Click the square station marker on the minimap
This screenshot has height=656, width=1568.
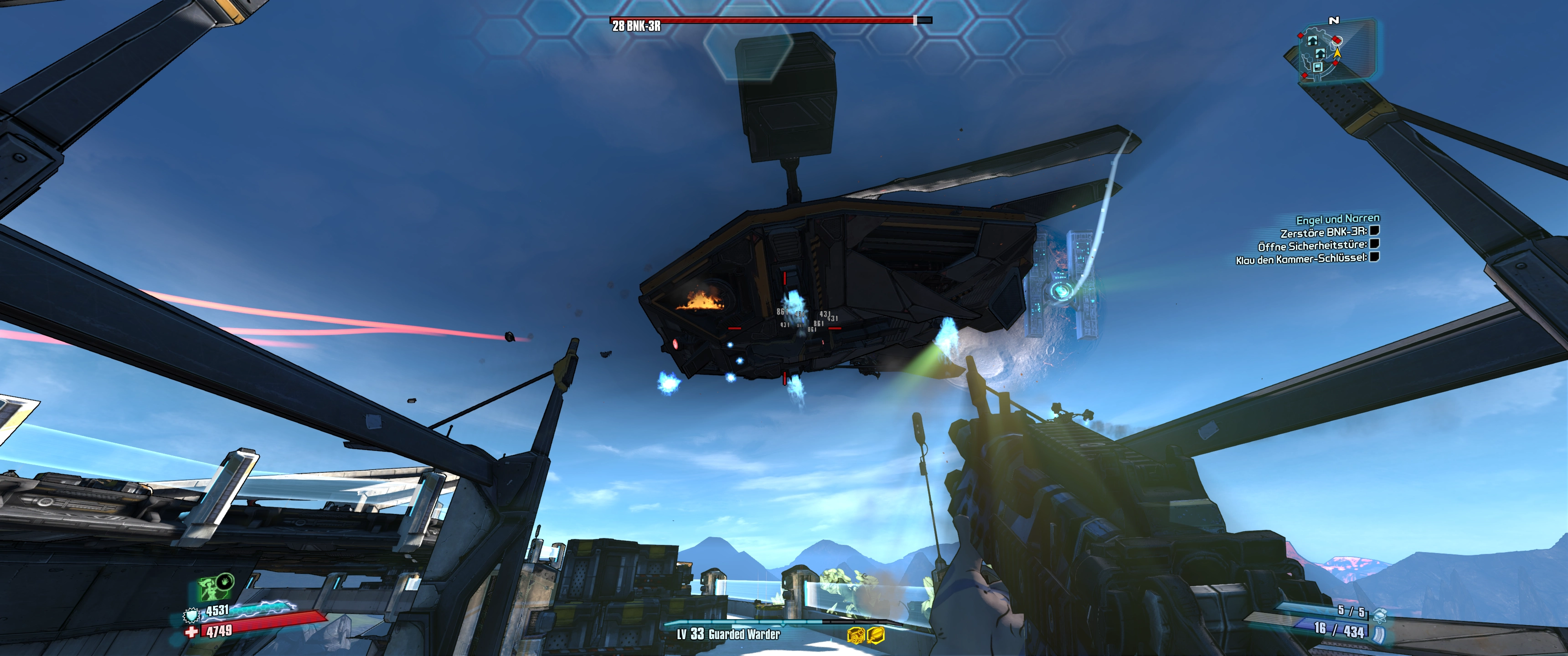(1317, 67)
